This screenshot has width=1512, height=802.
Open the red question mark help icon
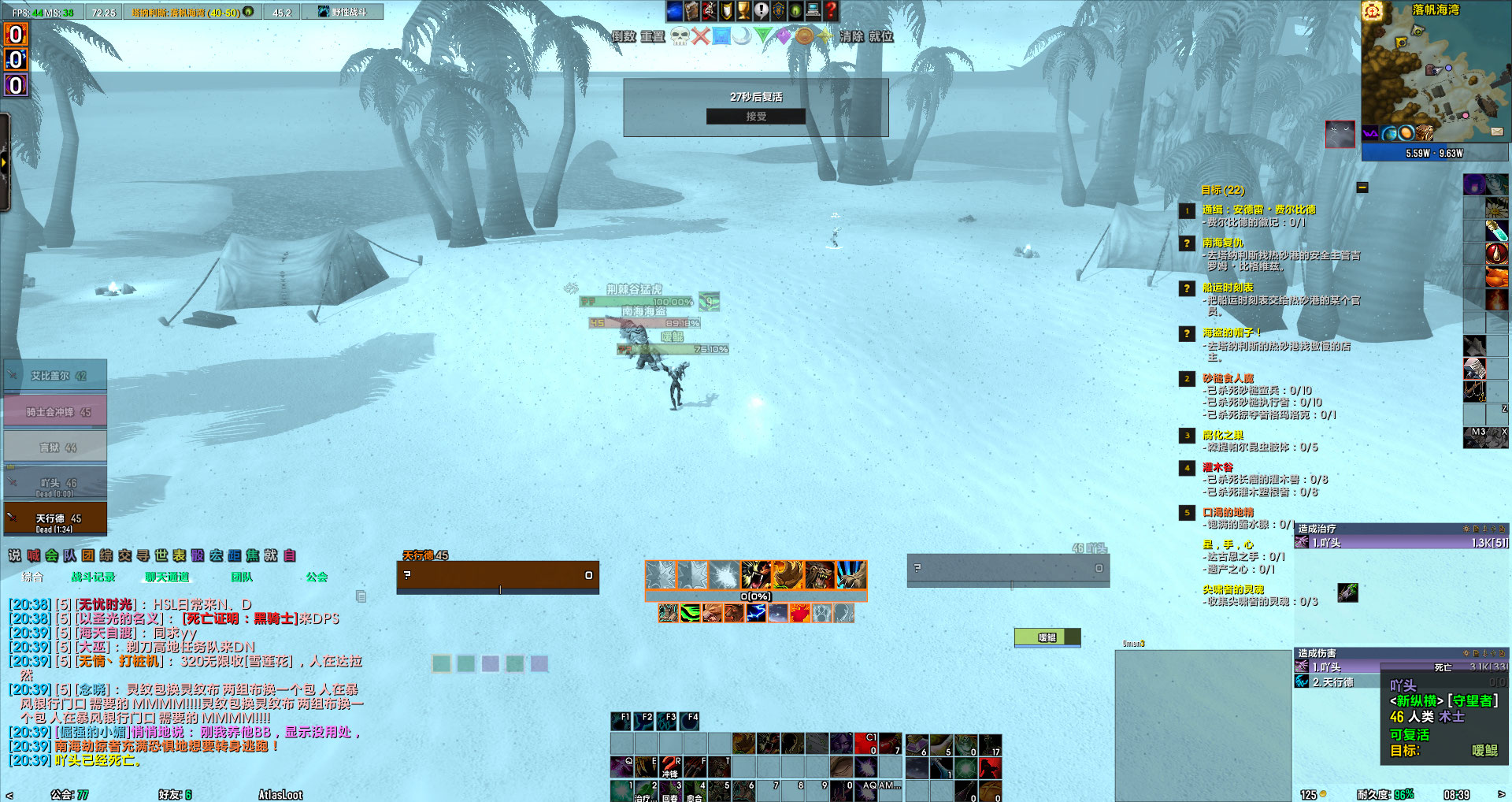click(831, 11)
